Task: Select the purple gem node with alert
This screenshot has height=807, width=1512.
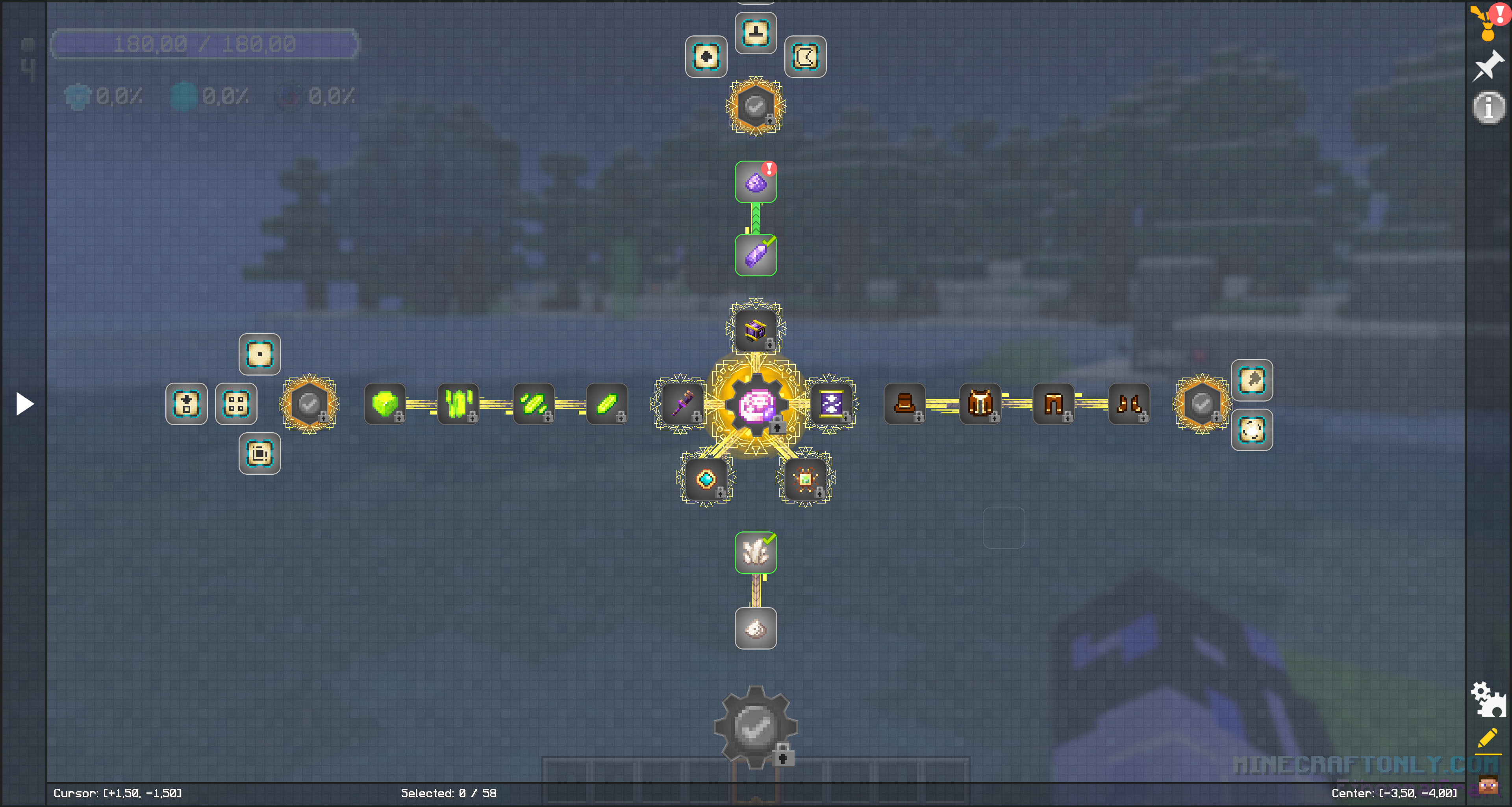Action: 756,182
